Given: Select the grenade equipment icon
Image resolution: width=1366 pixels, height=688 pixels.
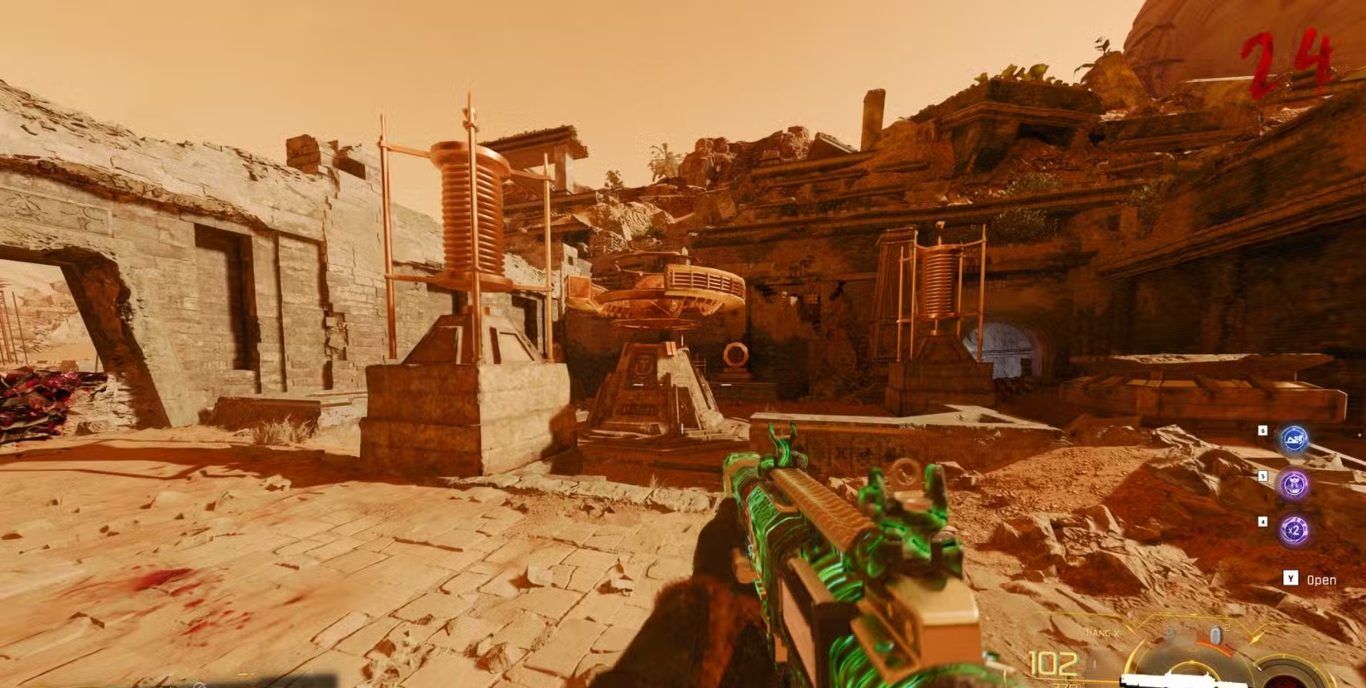Looking at the screenshot, I should (x=1215, y=636).
